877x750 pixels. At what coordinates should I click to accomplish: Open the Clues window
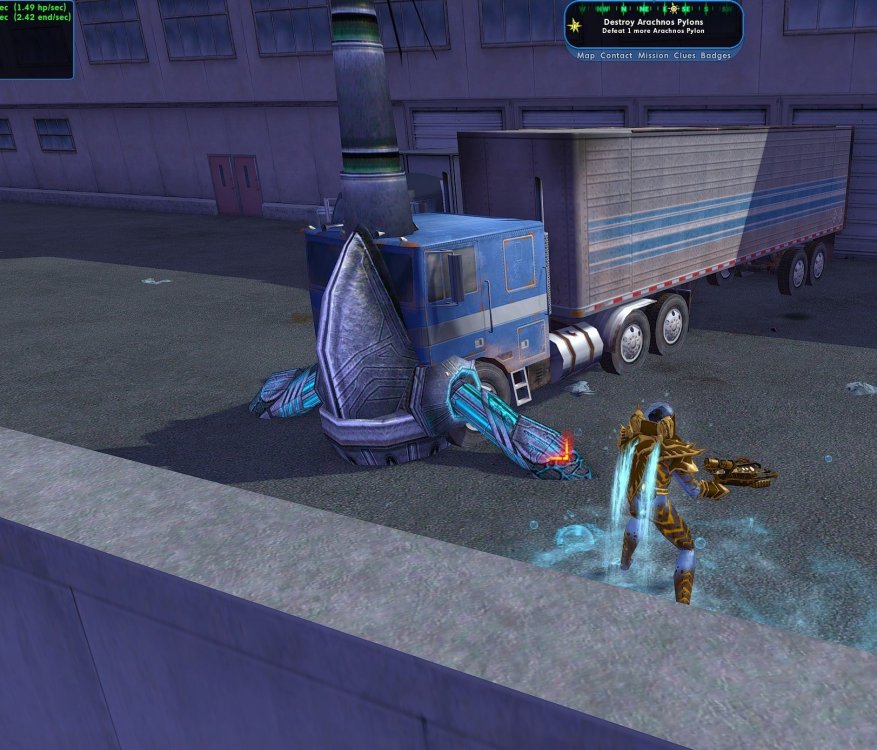[x=685, y=56]
